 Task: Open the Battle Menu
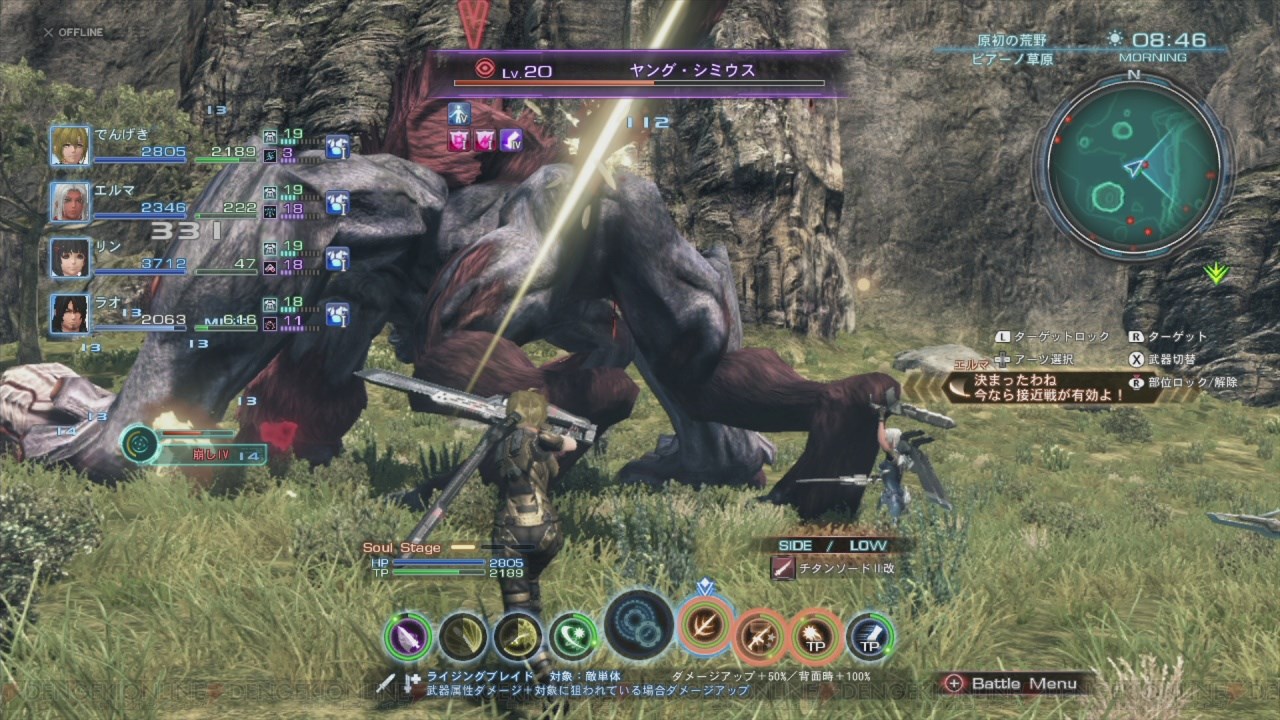pos(1012,684)
